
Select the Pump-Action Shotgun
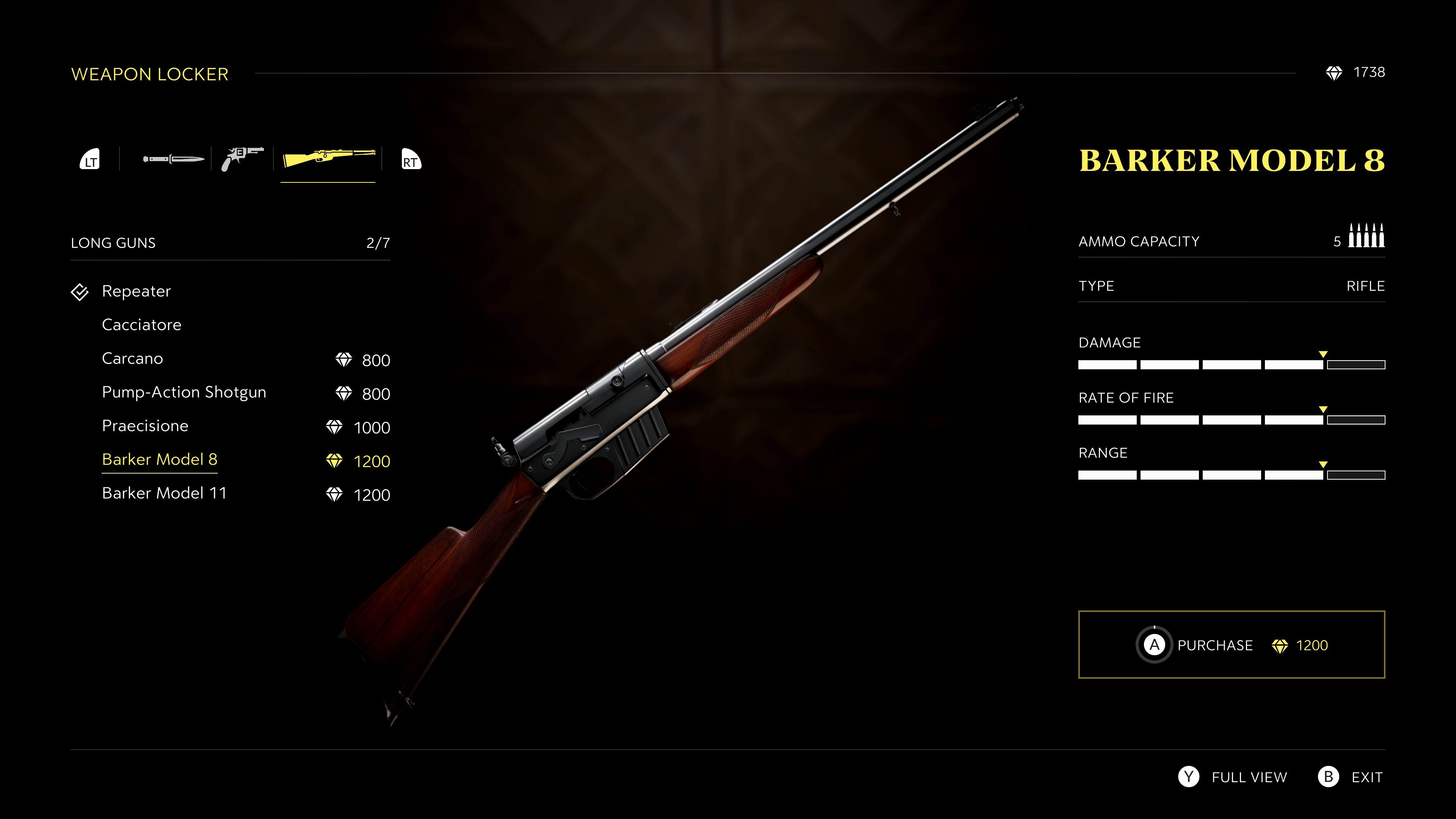point(184,392)
